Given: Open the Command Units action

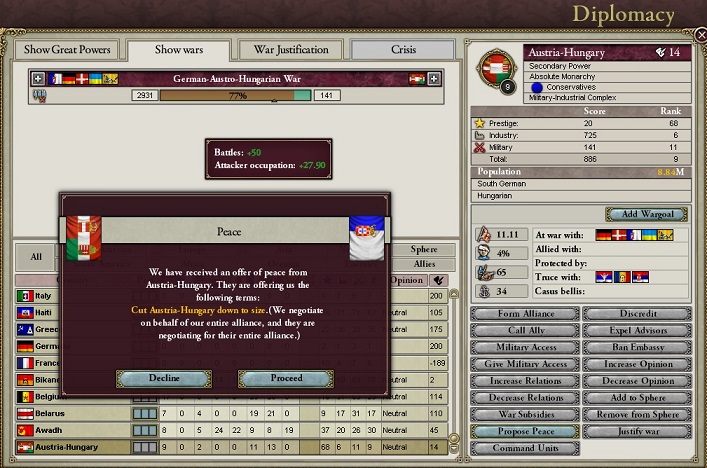Looking at the screenshot, I should [525, 449].
